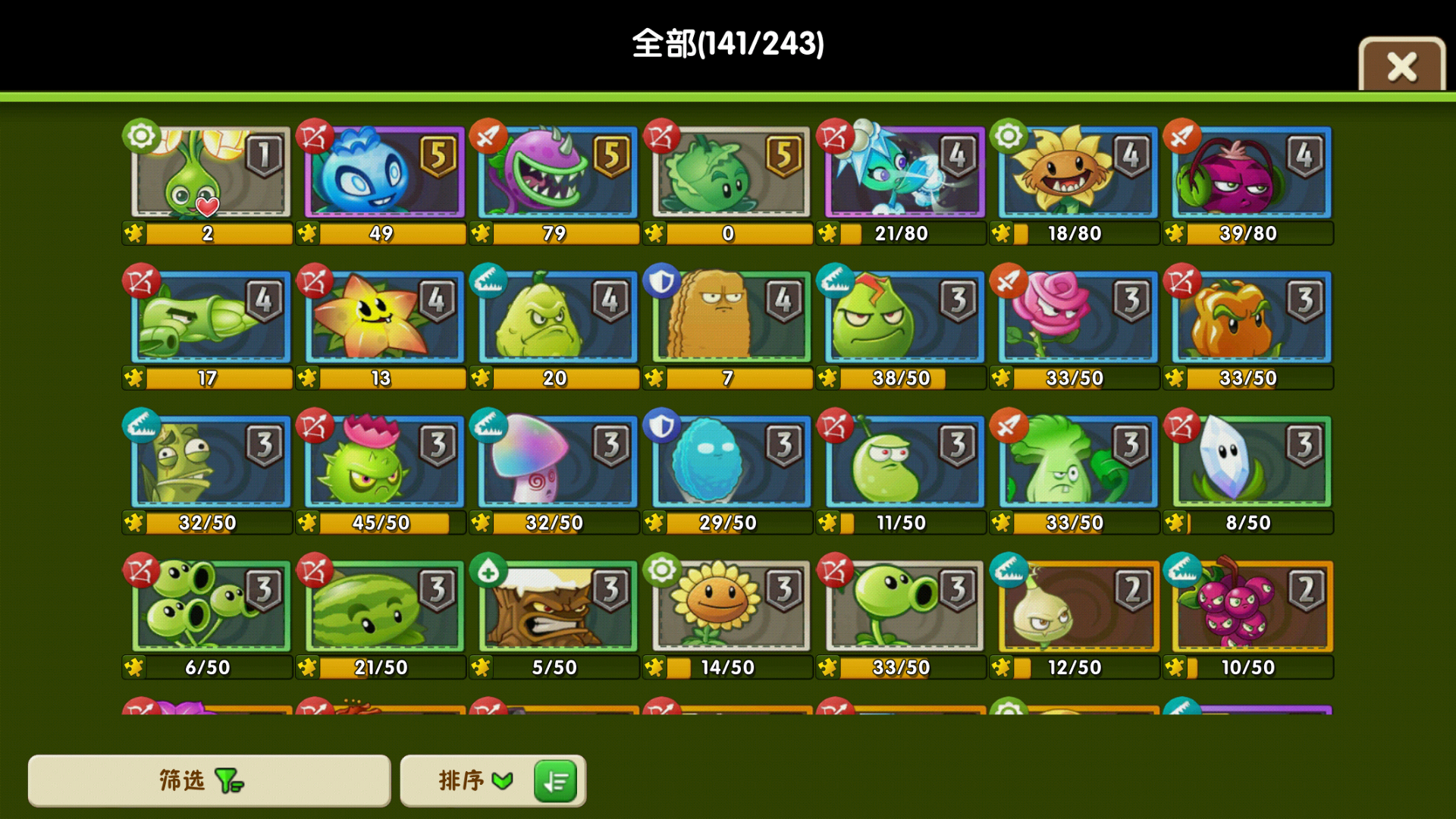Select the Threepeater card thumbnail
The height and width of the screenshot is (819, 1456).
209,607
